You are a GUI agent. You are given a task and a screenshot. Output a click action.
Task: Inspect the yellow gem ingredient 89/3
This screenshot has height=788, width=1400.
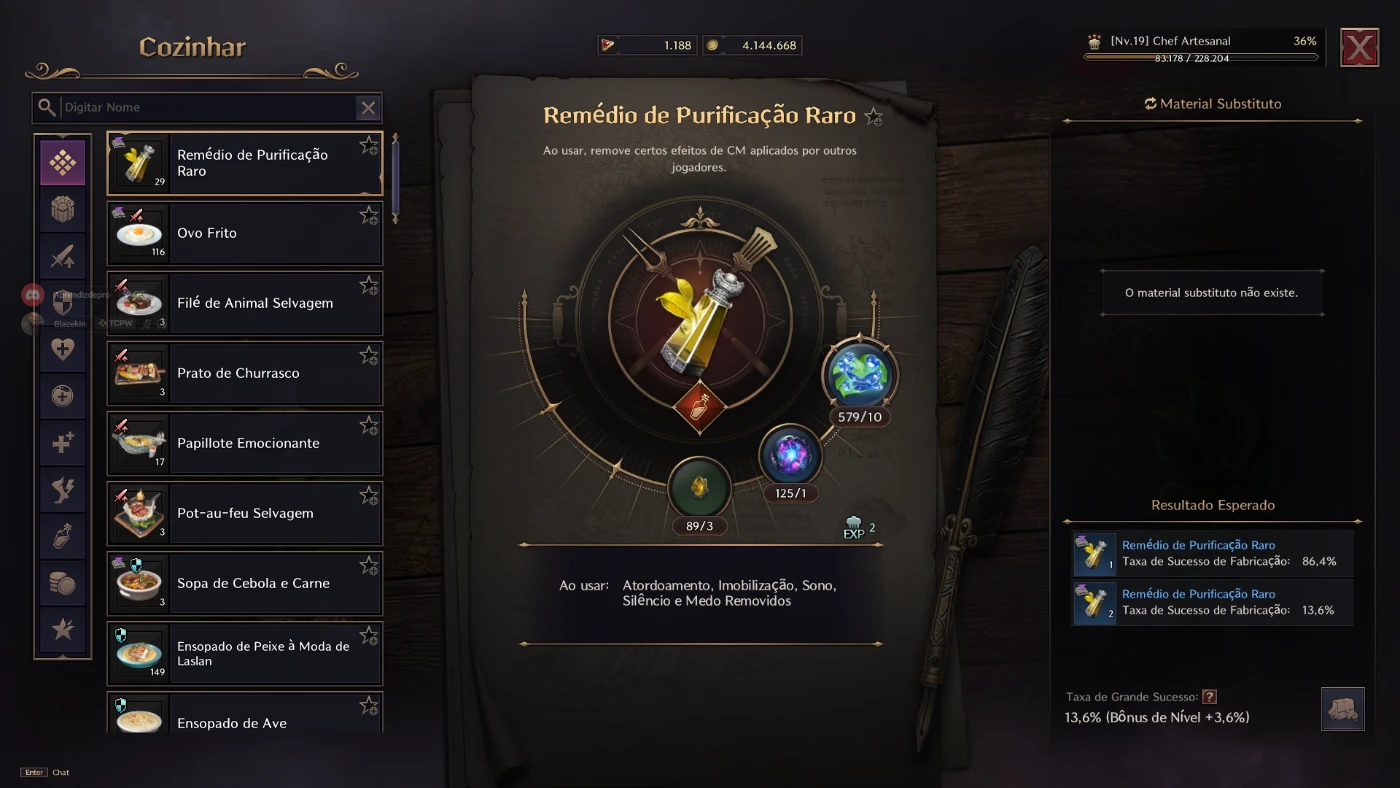(x=699, y=488)
